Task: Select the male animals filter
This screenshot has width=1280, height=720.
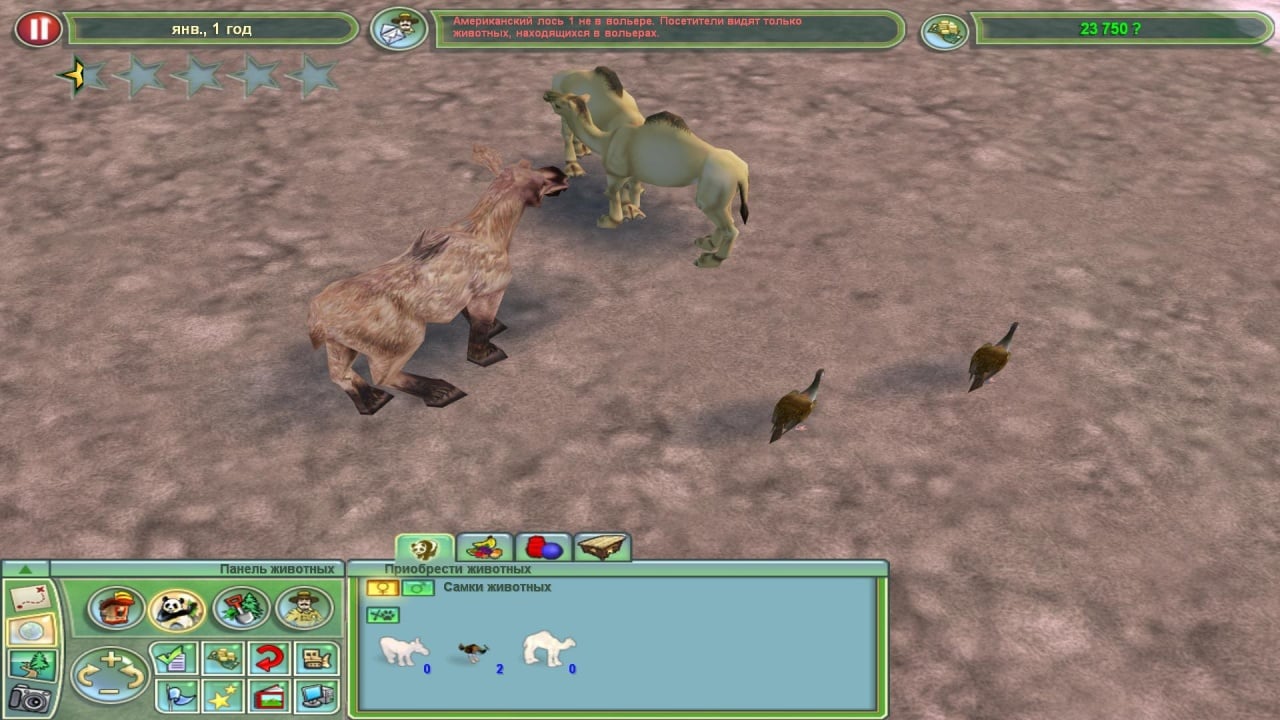Action: (418, 588)
